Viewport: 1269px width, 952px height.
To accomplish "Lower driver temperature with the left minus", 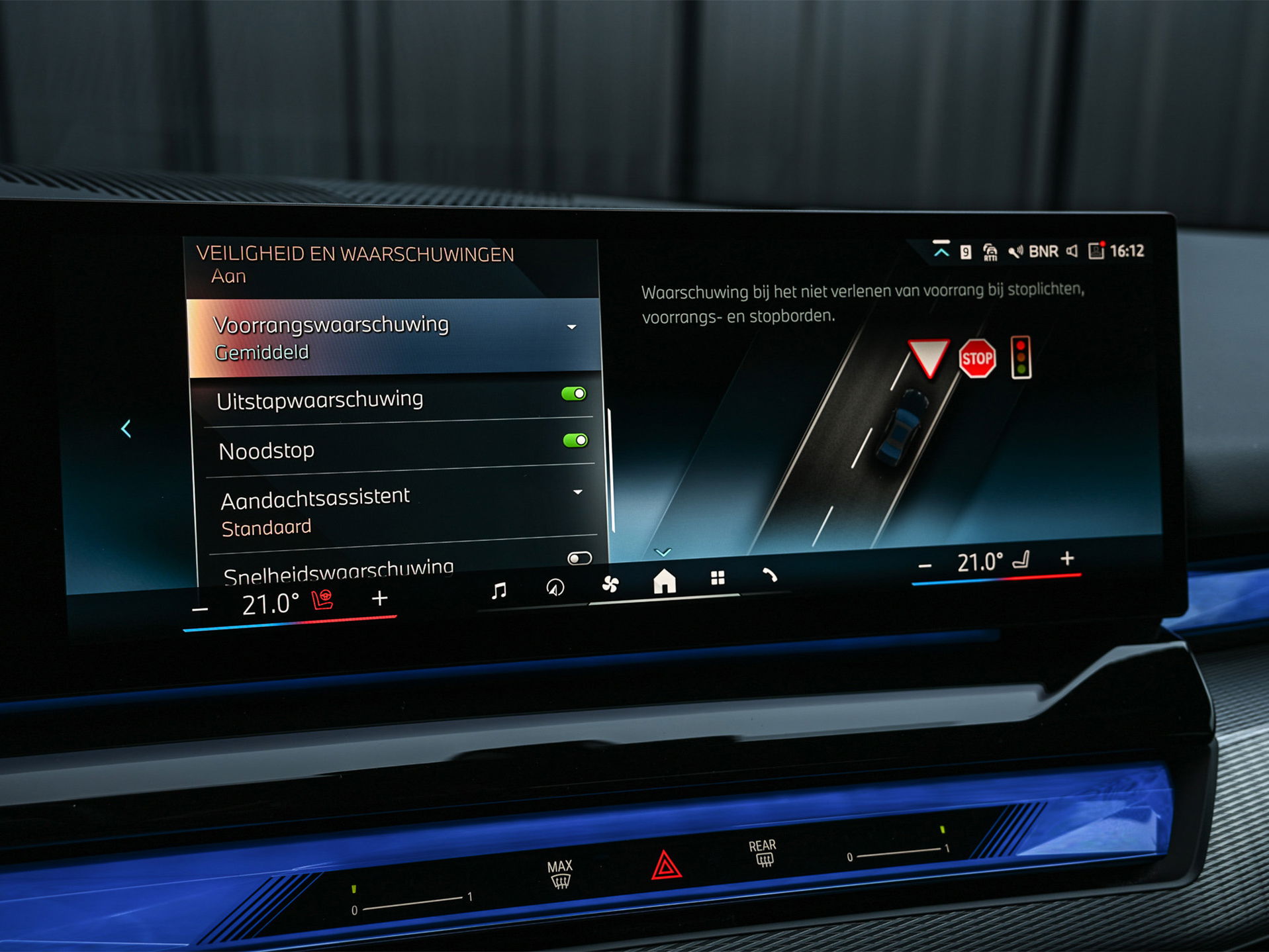I will tap(200, 608).
